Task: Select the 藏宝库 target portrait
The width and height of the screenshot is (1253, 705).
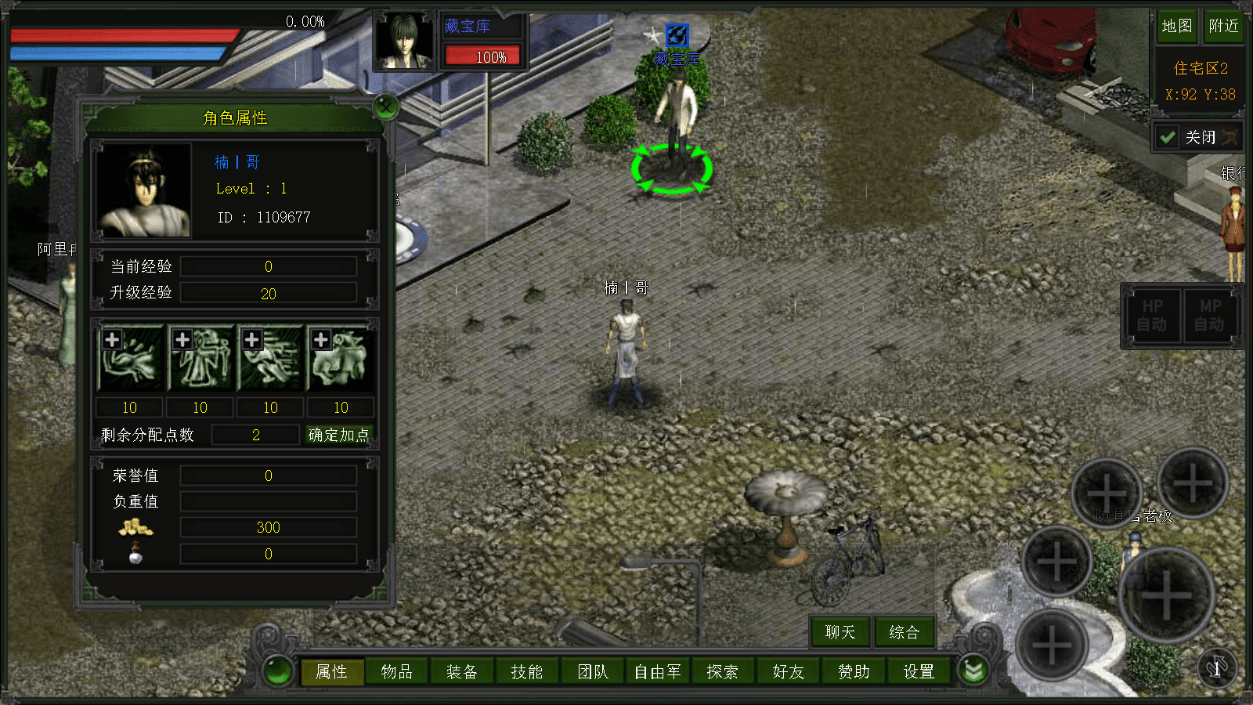Action: point(405,40)
